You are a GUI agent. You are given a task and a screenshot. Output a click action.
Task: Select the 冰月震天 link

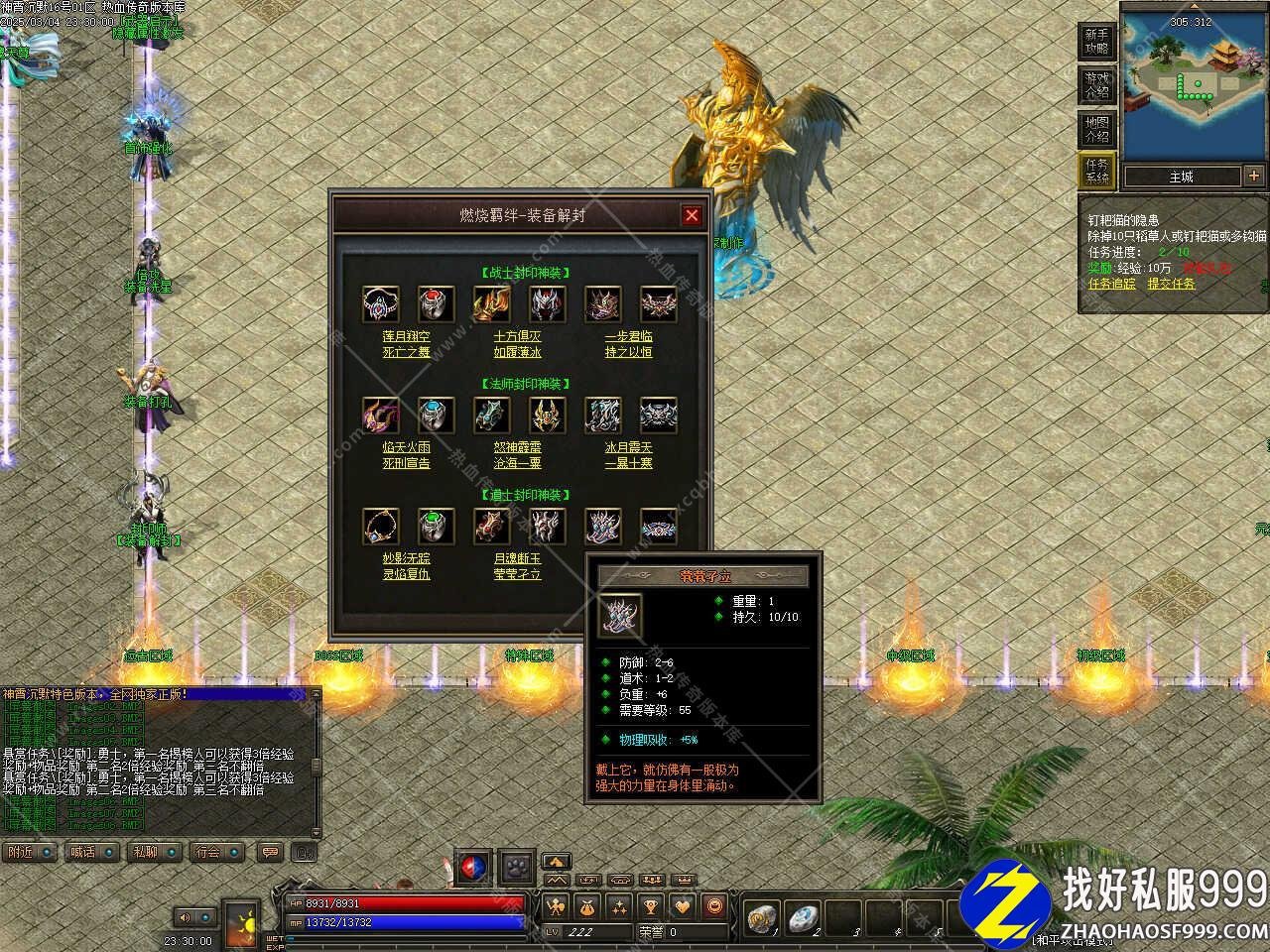[x=629, y=447]
